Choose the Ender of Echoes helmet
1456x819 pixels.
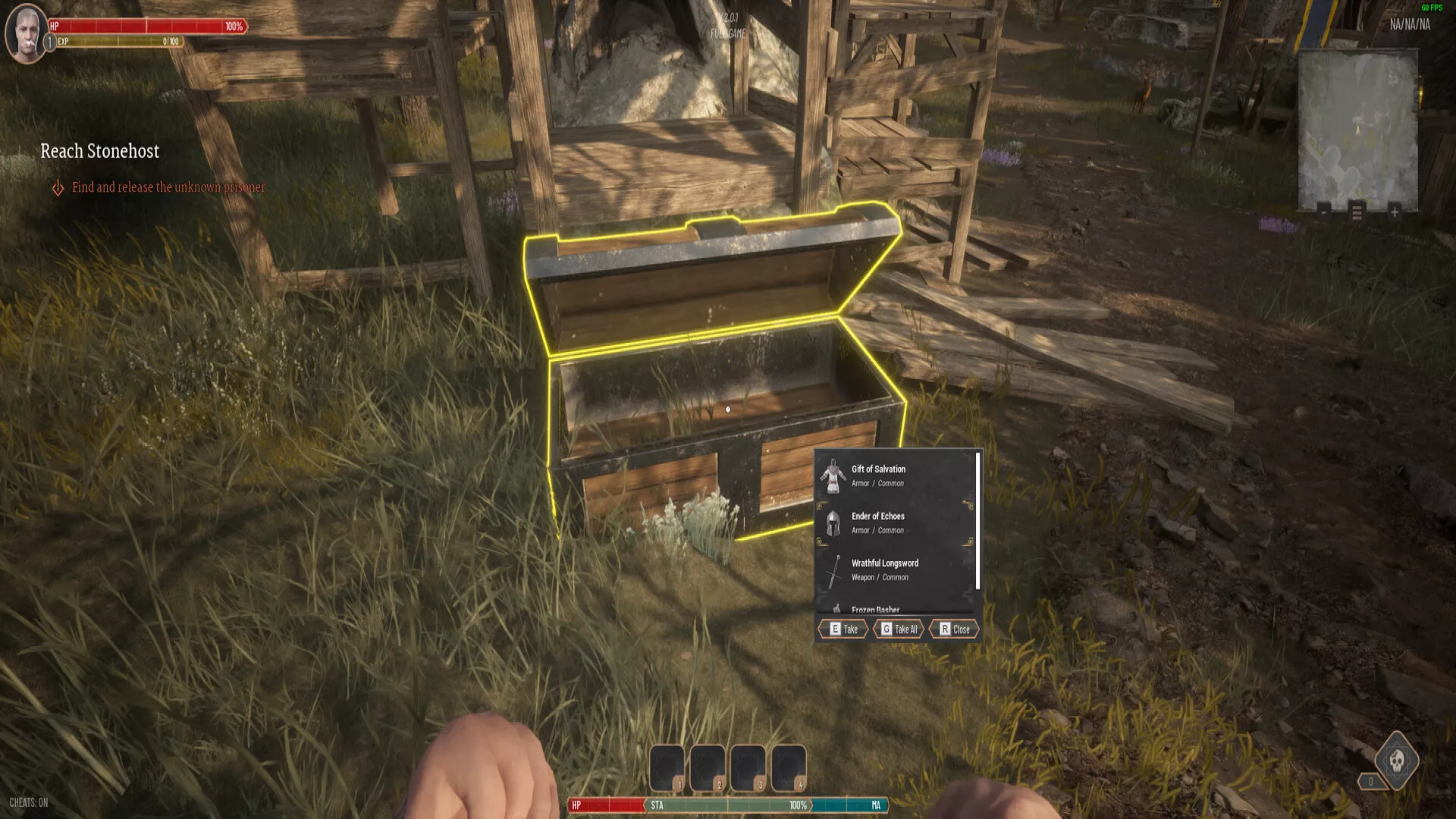tap(895, 522)
